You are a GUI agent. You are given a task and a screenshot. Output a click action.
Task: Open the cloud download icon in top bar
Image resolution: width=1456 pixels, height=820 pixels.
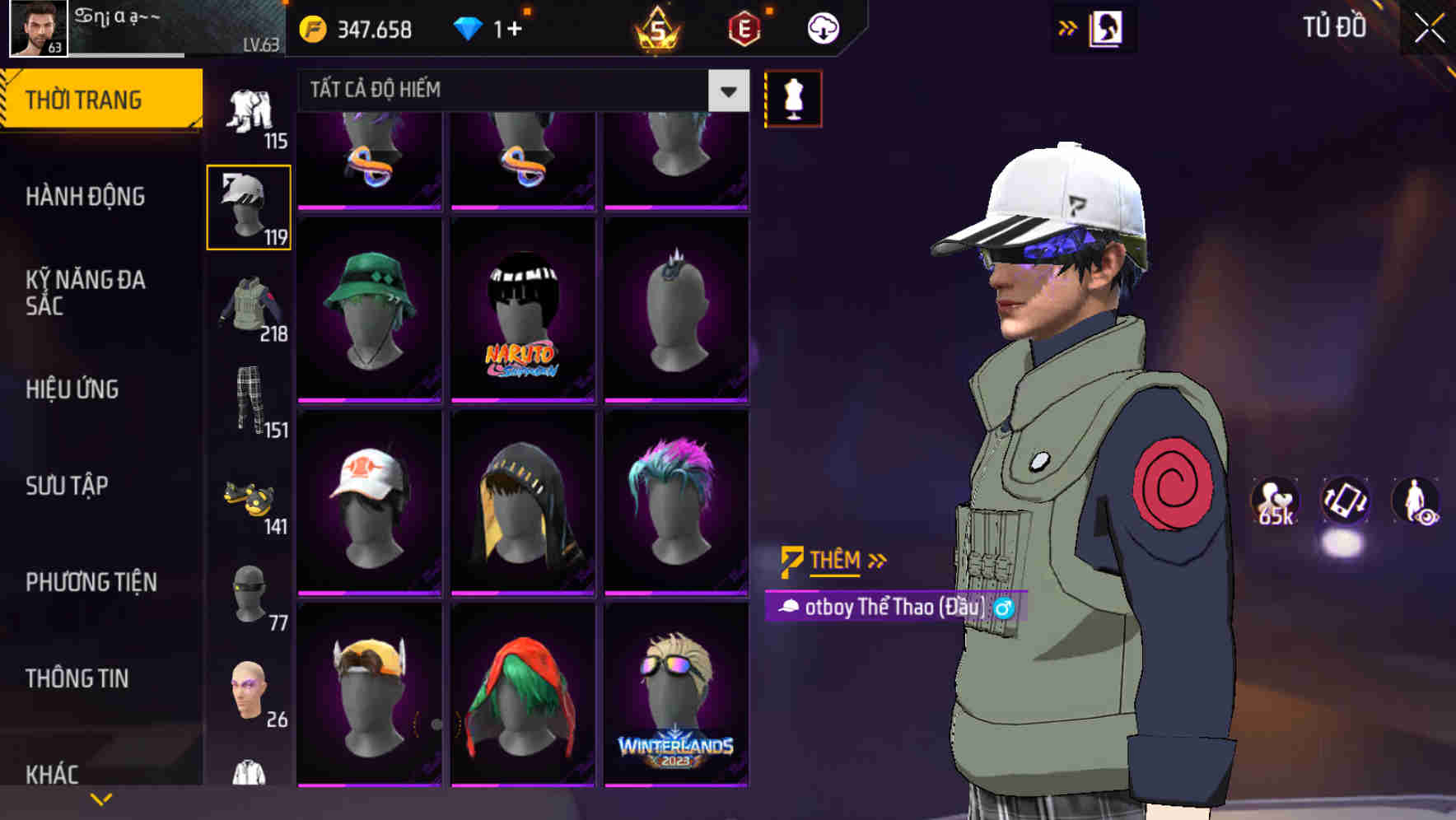pyautogui.click(x=821, y=27)
